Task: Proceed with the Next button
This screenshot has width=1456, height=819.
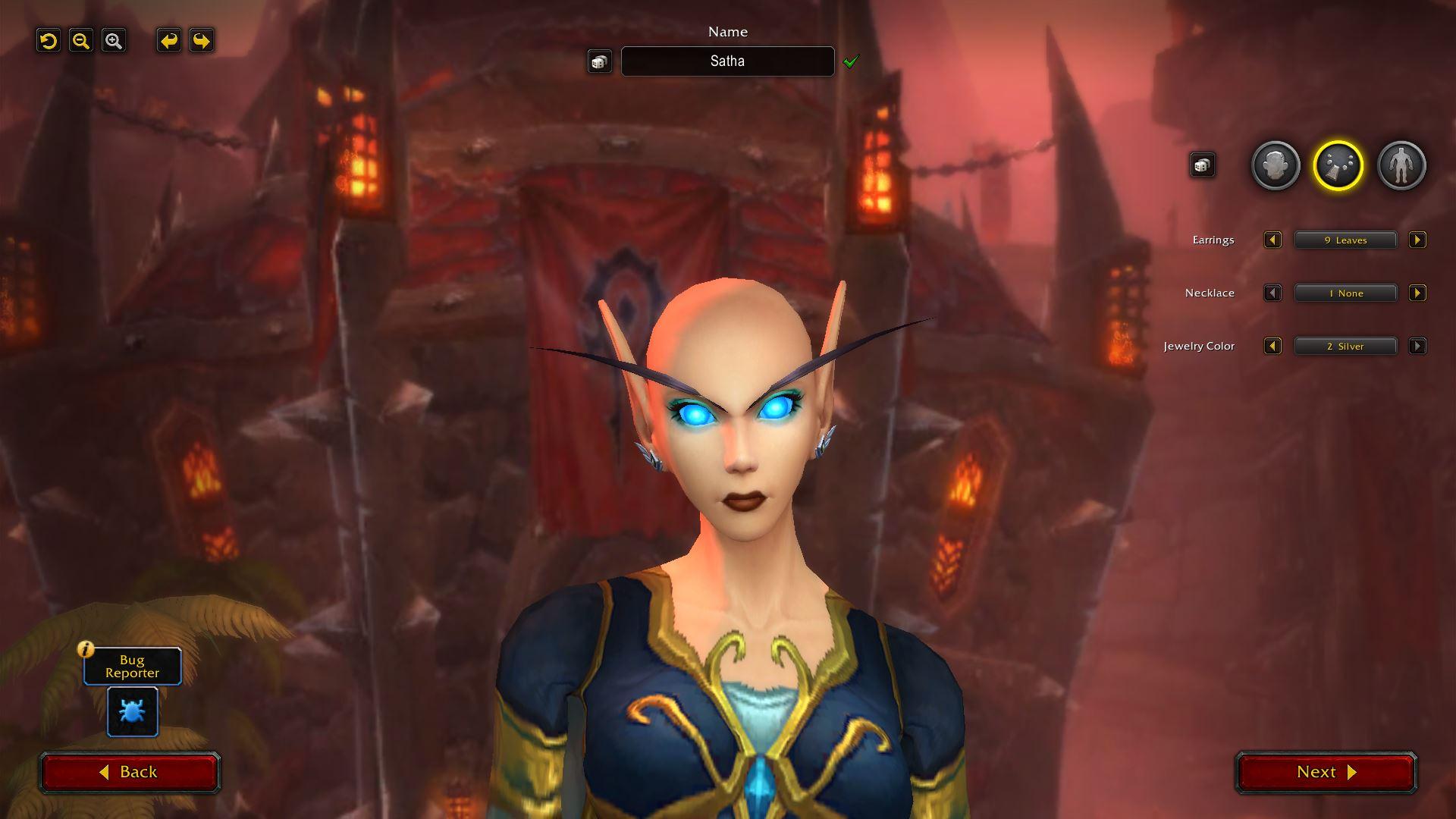Action: (x=1326, y=772)
